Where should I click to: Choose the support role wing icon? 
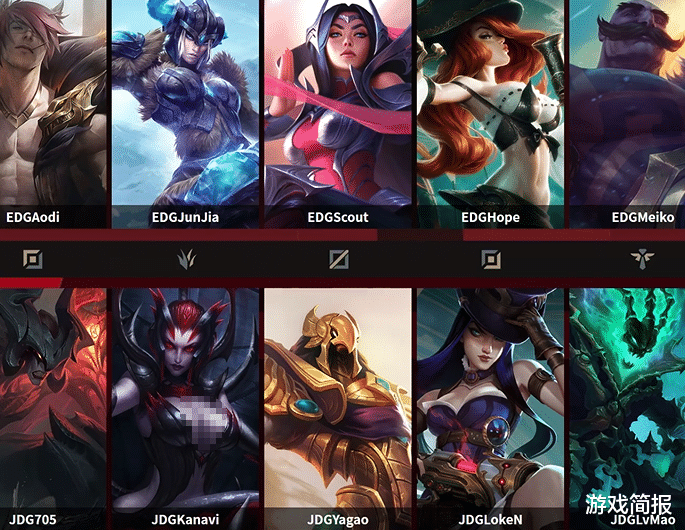[x=640, y=260]
